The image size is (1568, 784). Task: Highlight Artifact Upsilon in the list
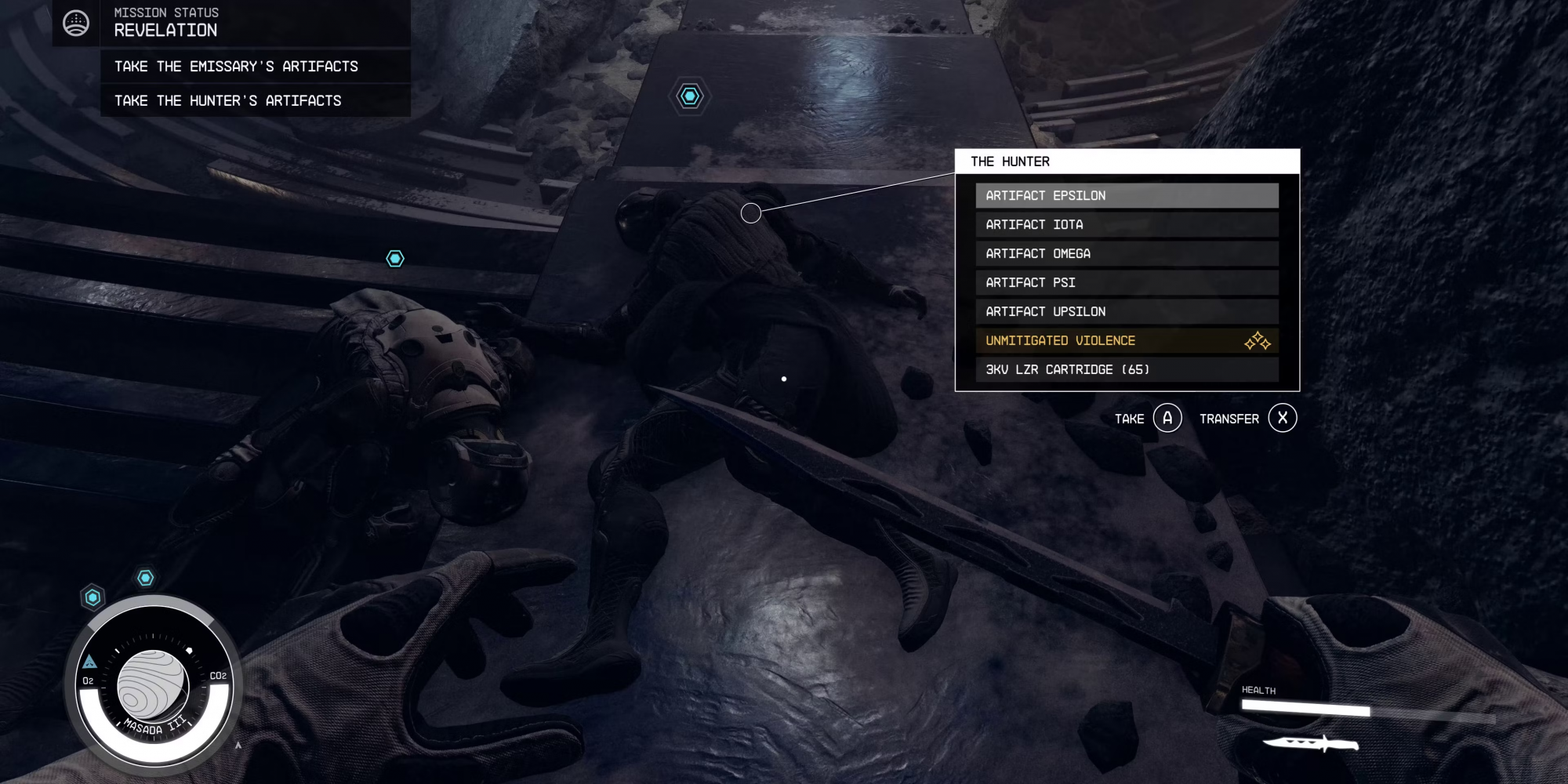pos(1126,312)
